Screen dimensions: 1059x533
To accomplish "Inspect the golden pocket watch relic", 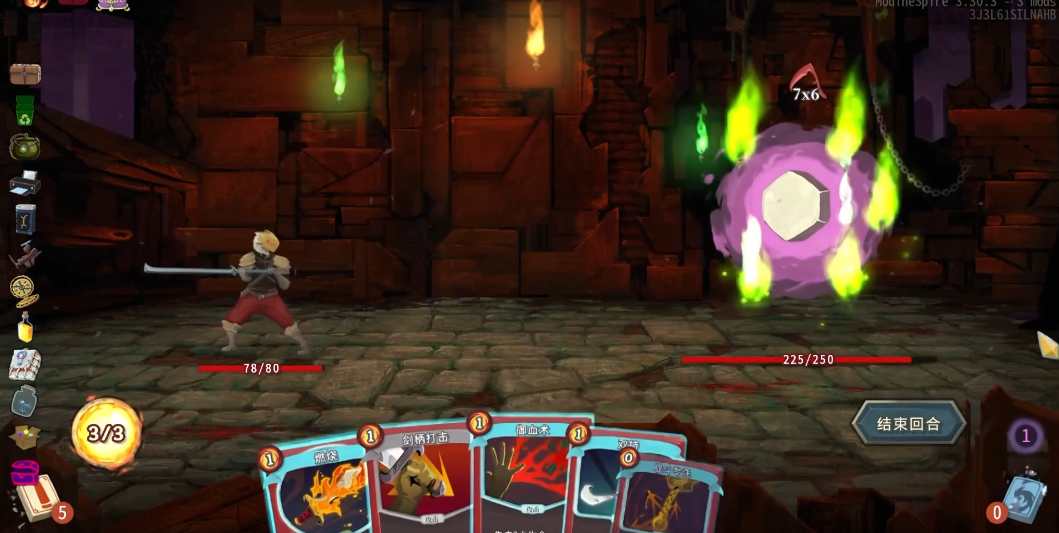I will pos(25,290).
